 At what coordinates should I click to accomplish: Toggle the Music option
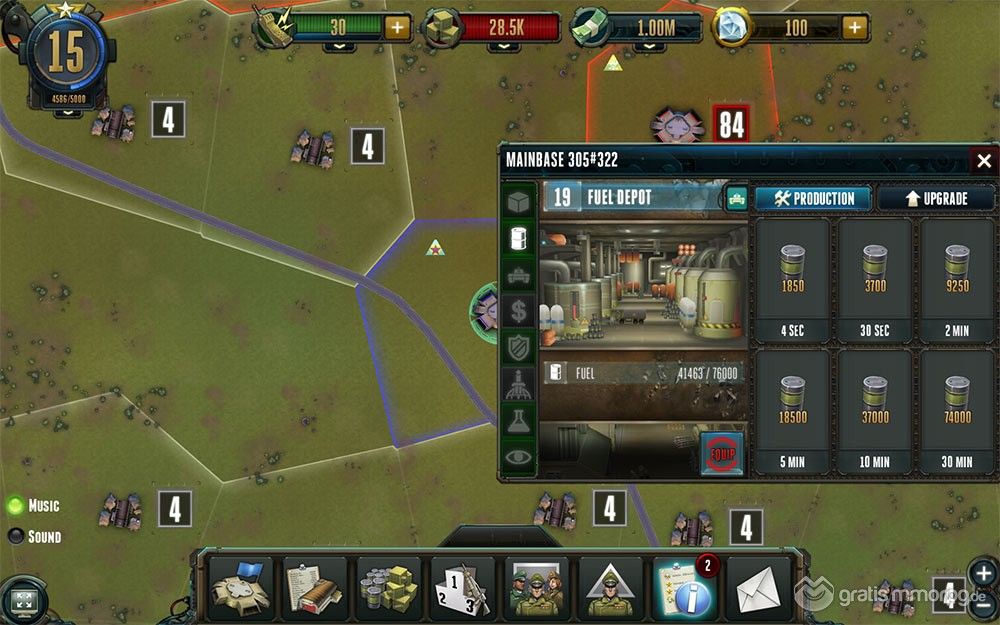point(17,505)
